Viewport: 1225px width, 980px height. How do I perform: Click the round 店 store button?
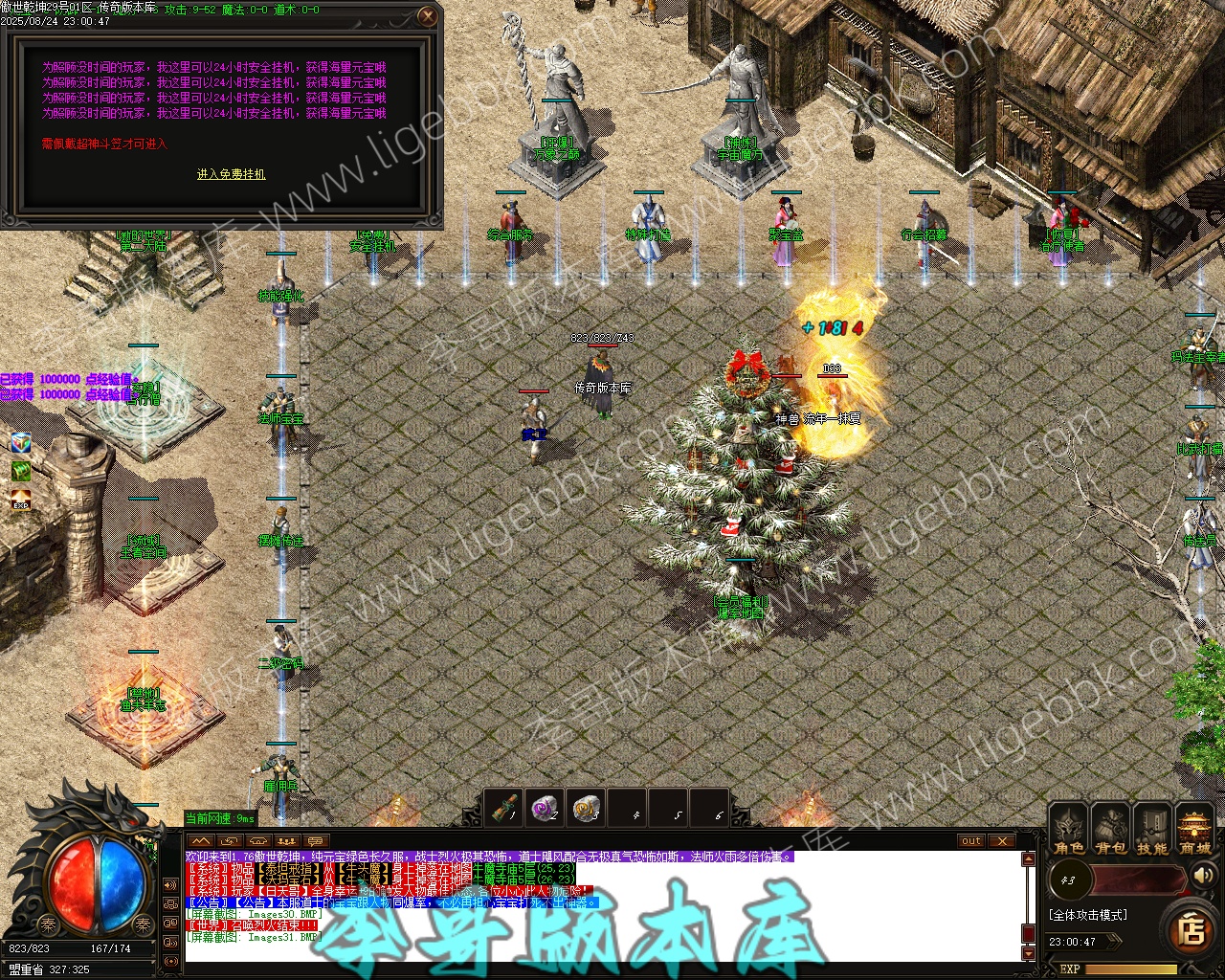pos(1192,928)
